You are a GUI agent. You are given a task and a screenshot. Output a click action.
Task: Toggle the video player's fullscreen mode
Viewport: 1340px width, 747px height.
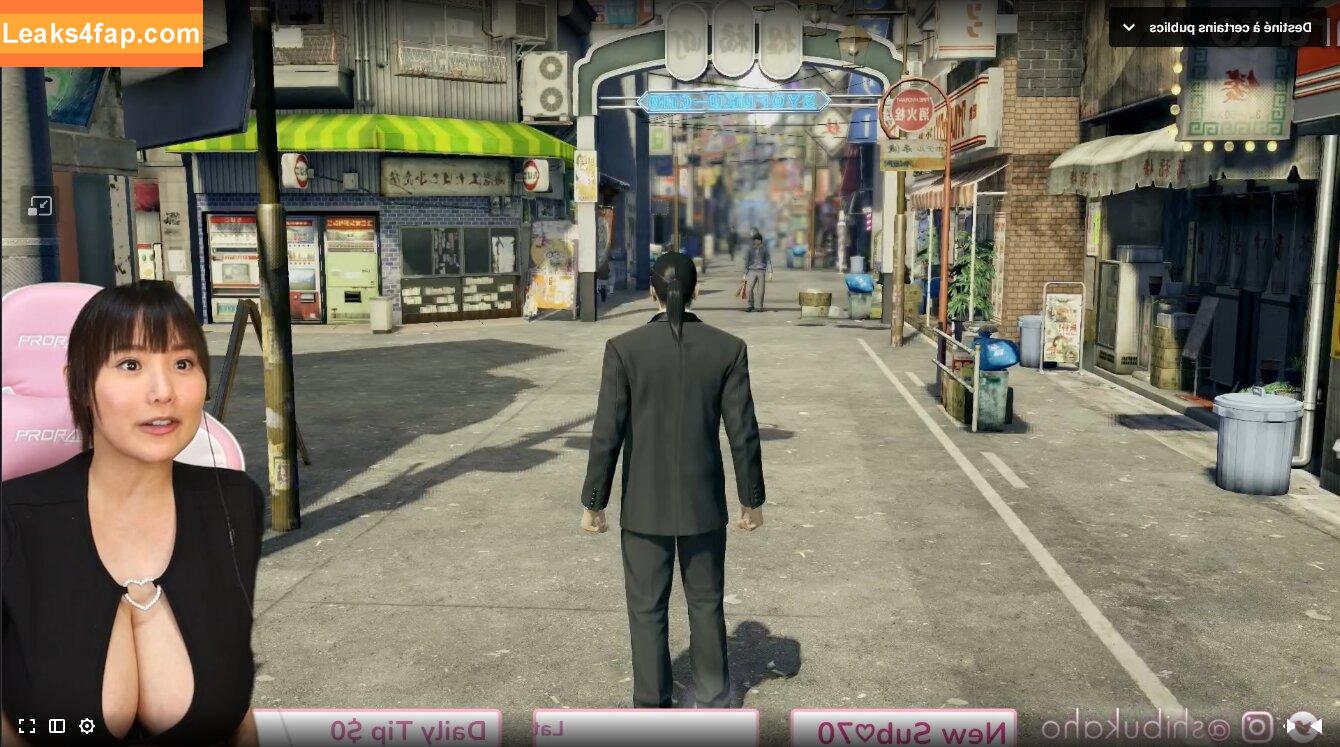point(27,726)
